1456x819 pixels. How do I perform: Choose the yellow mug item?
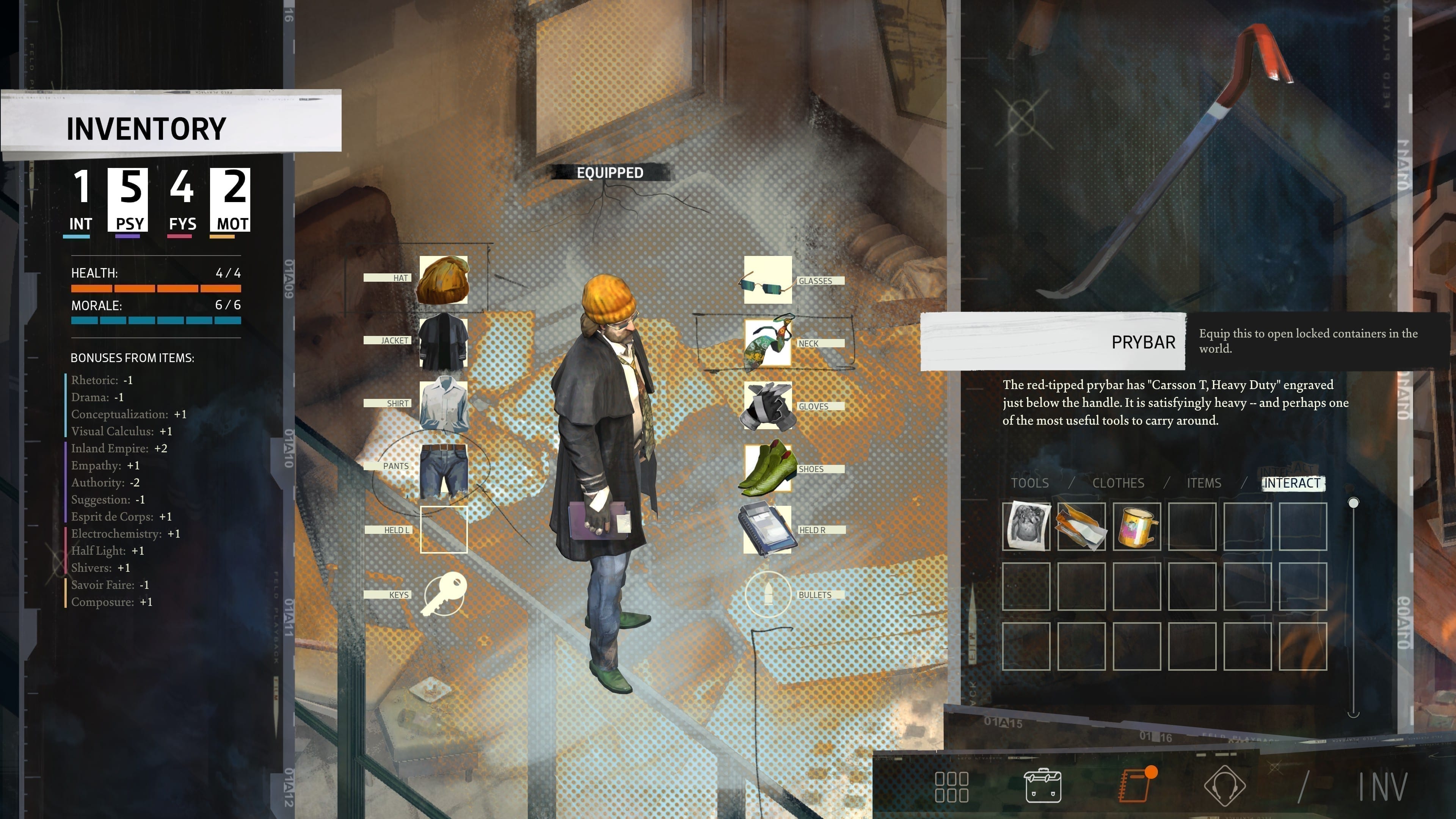click(1137, 526)
